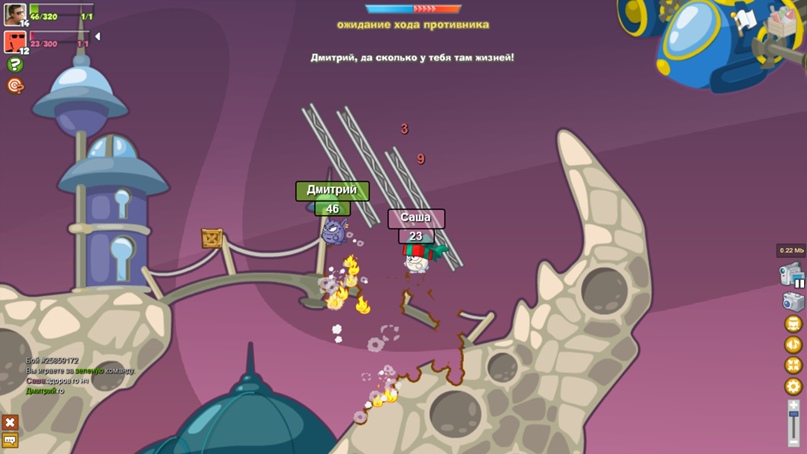Click the plus at the zoom slider top

pos(793,403)
